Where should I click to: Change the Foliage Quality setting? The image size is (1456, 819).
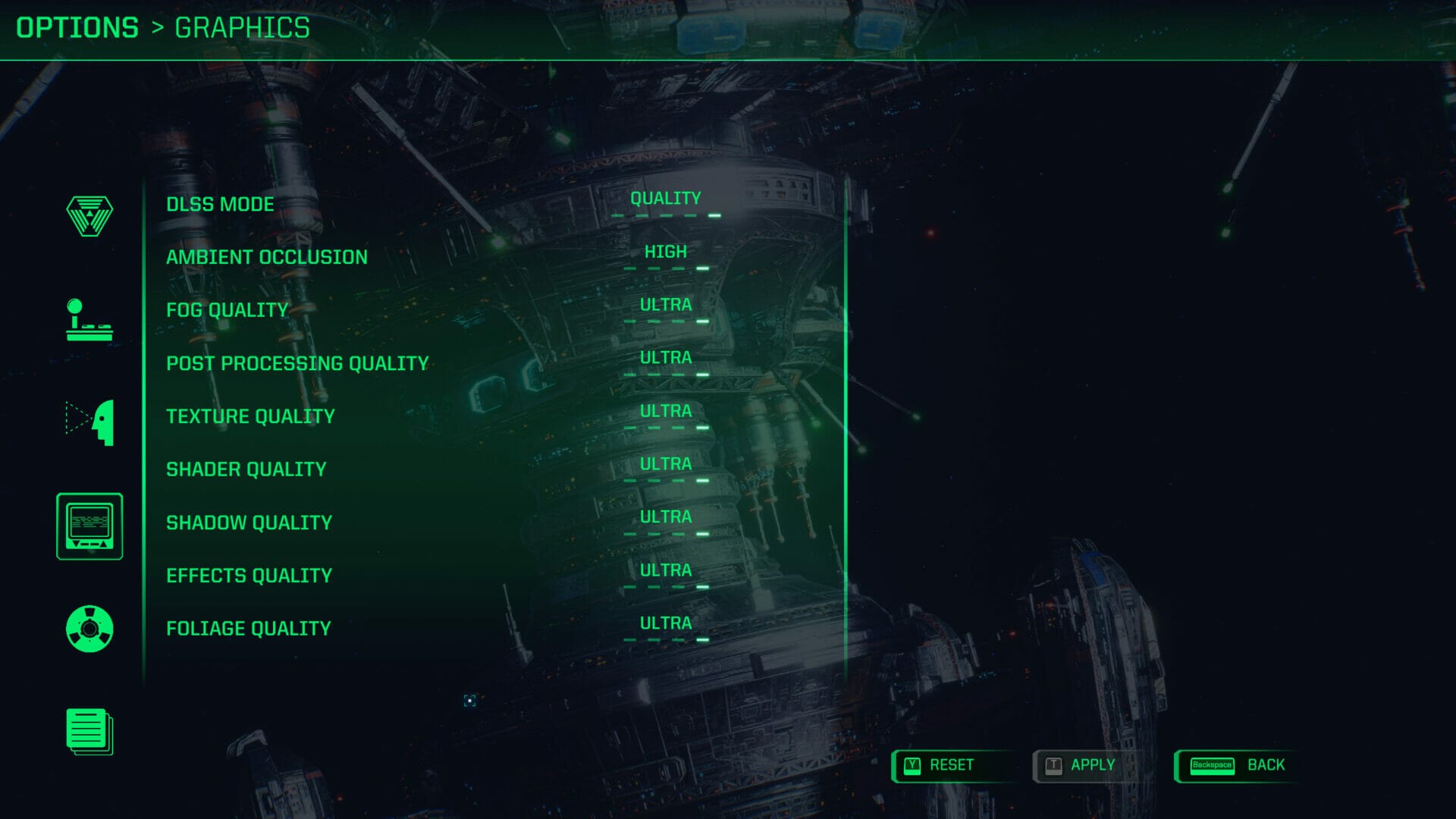[665, 624]
